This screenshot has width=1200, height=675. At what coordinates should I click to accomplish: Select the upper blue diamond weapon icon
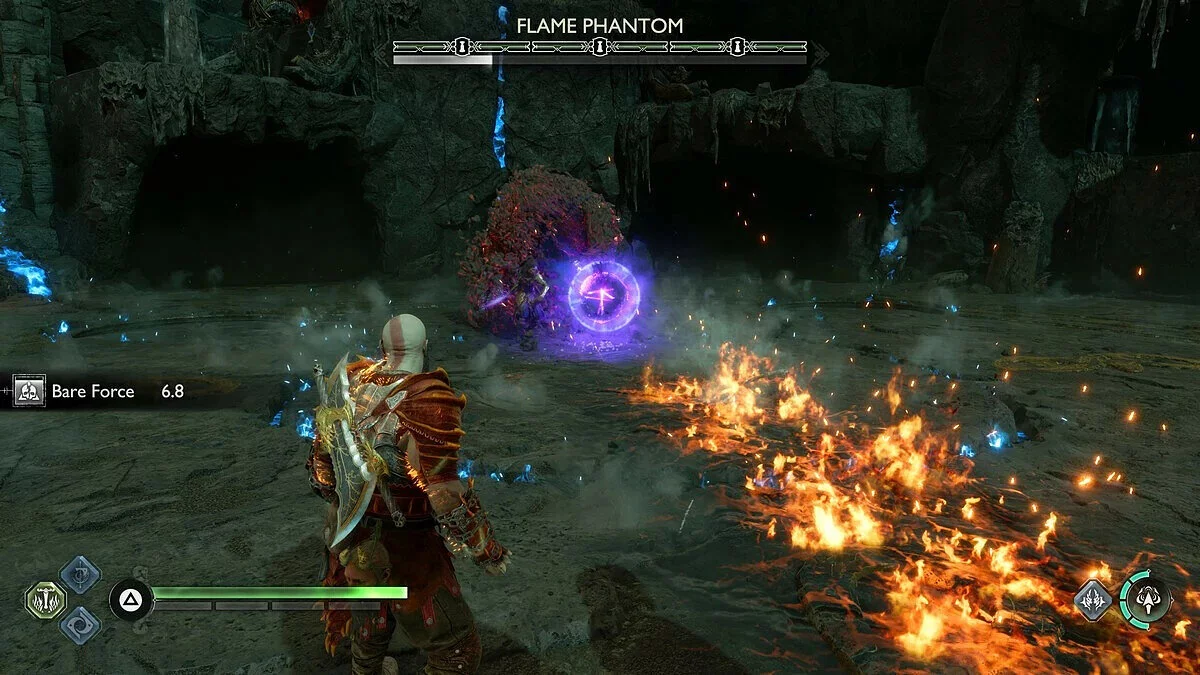79,574
